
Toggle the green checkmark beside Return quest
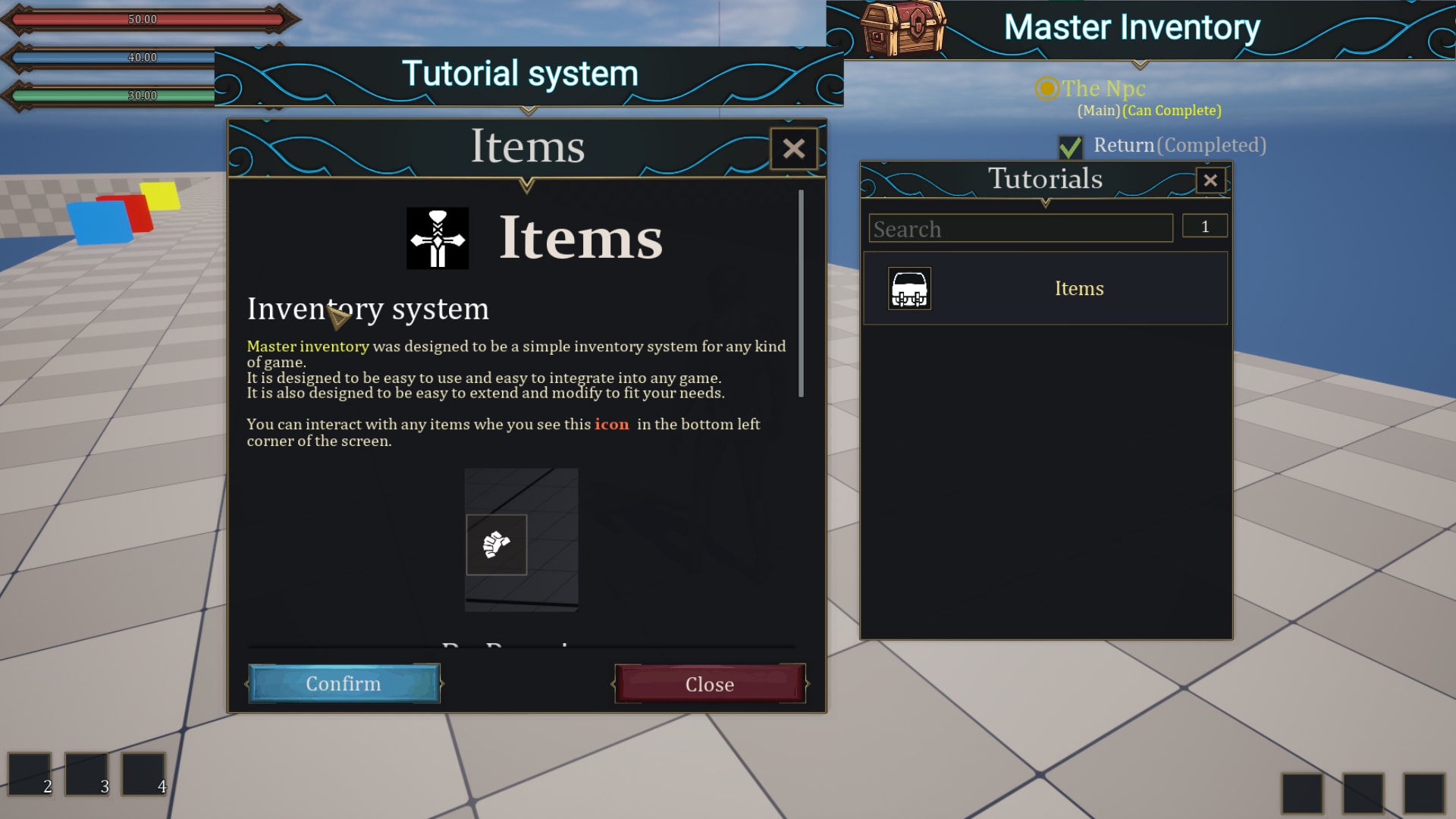point(1072,146)
